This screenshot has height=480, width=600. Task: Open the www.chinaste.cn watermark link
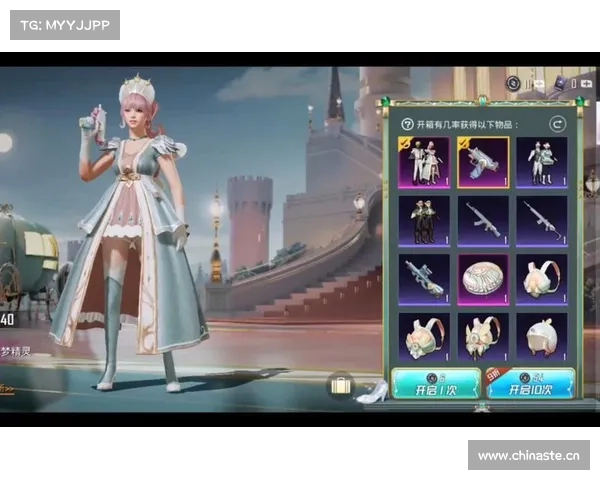tap(528, 456)
